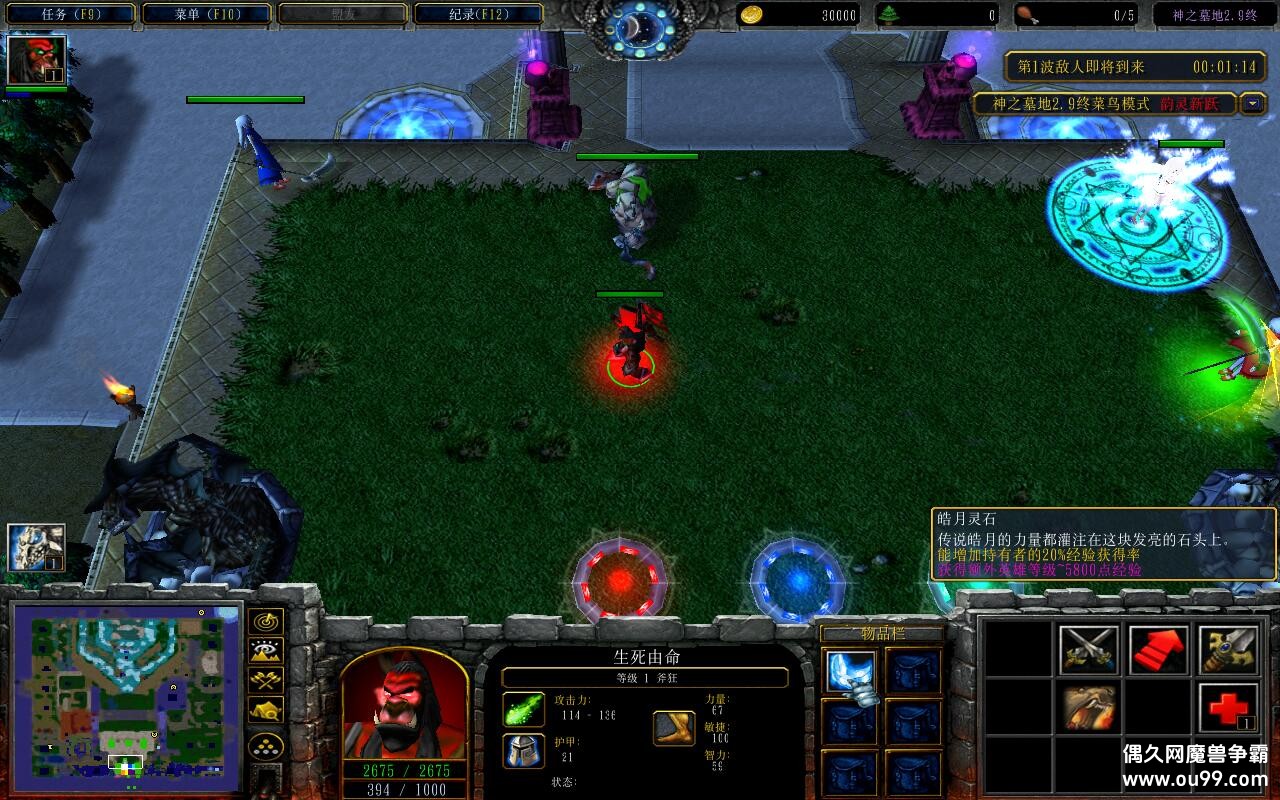Select the single jeweled sword command

(1228, 650)
